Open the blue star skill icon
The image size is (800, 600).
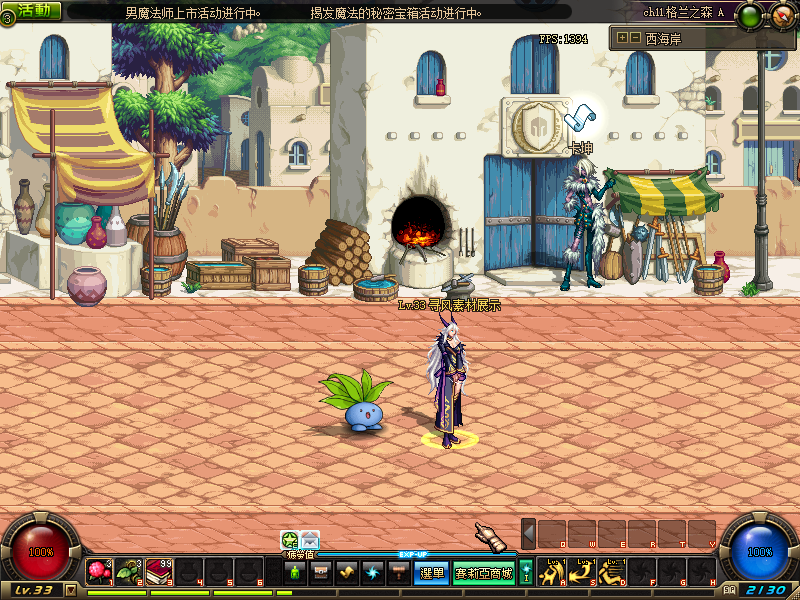click(373, 573)
